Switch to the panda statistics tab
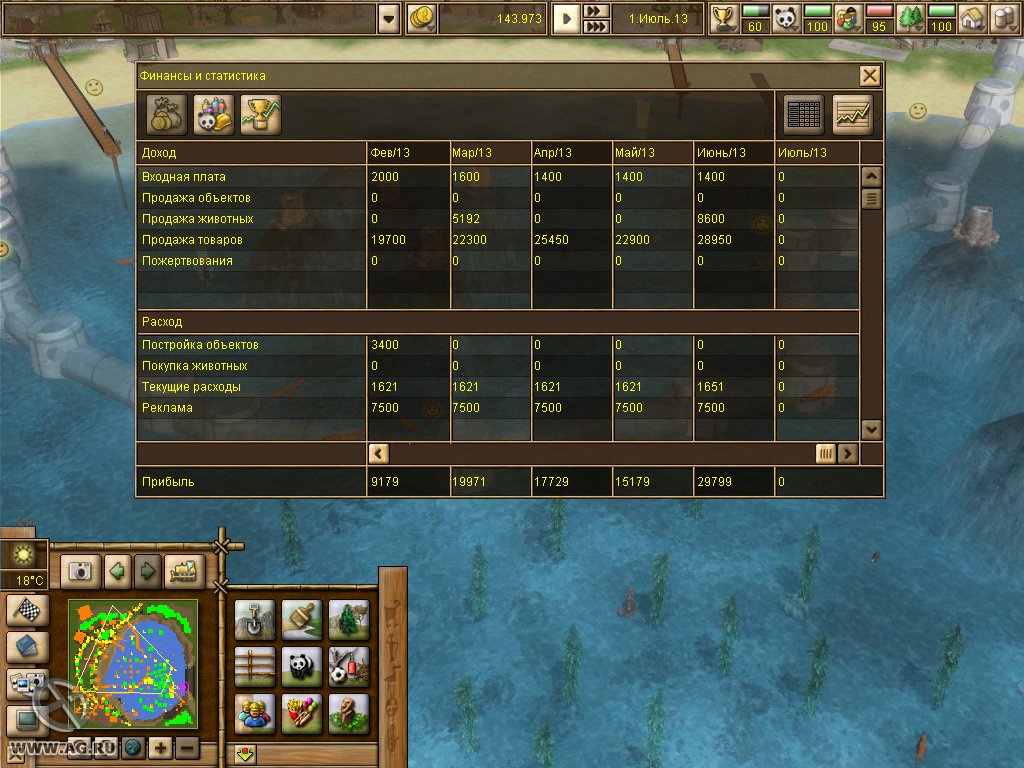 (213, 115)
